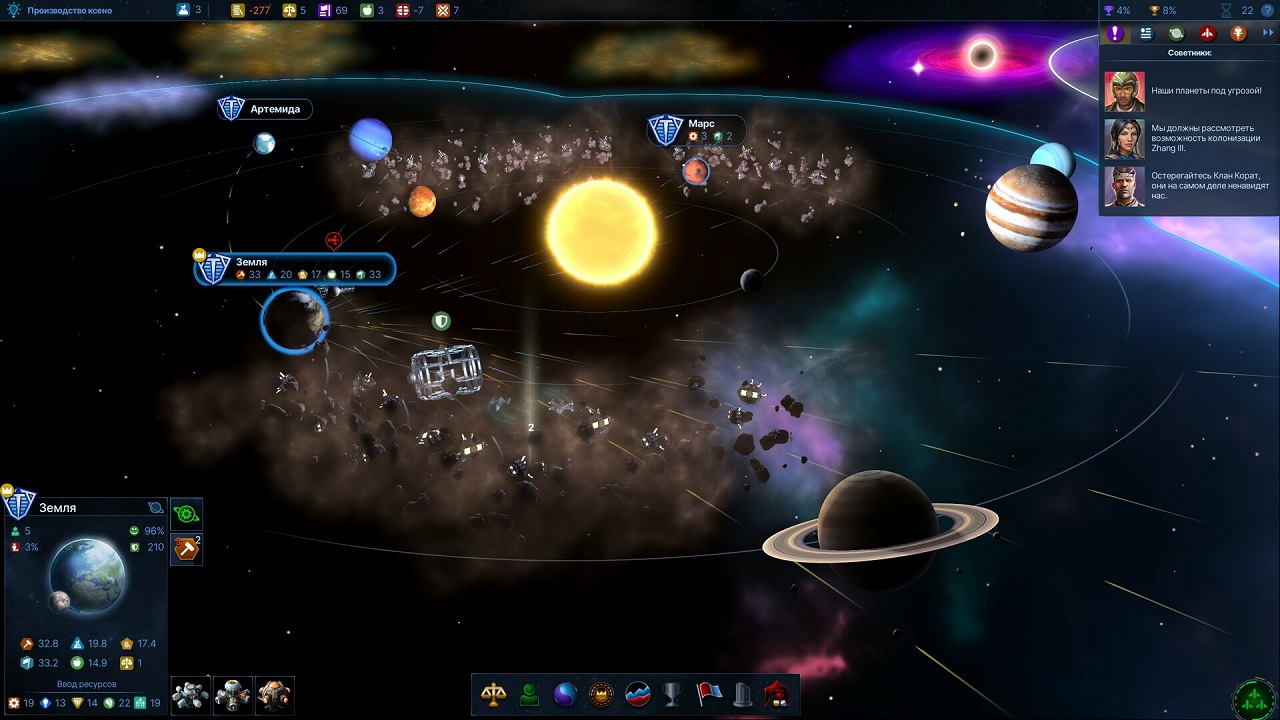
Task: Click the grey pillar toolbar icon
Action: (x=743, y=695)
